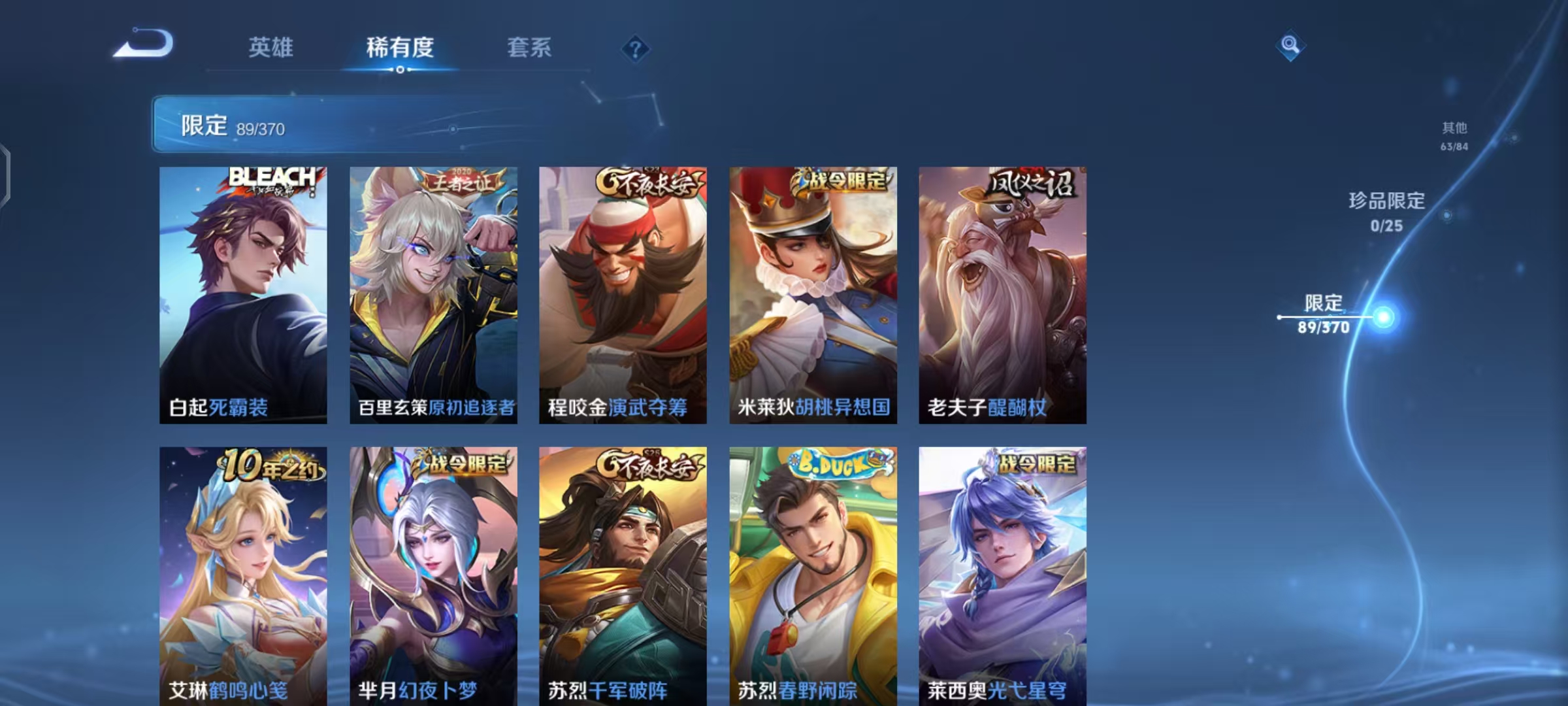Viewport: 1568px width, 706px height.
Task: Open the 程咬金演武夺筹 skin card
Action: [x=623, y=294]
